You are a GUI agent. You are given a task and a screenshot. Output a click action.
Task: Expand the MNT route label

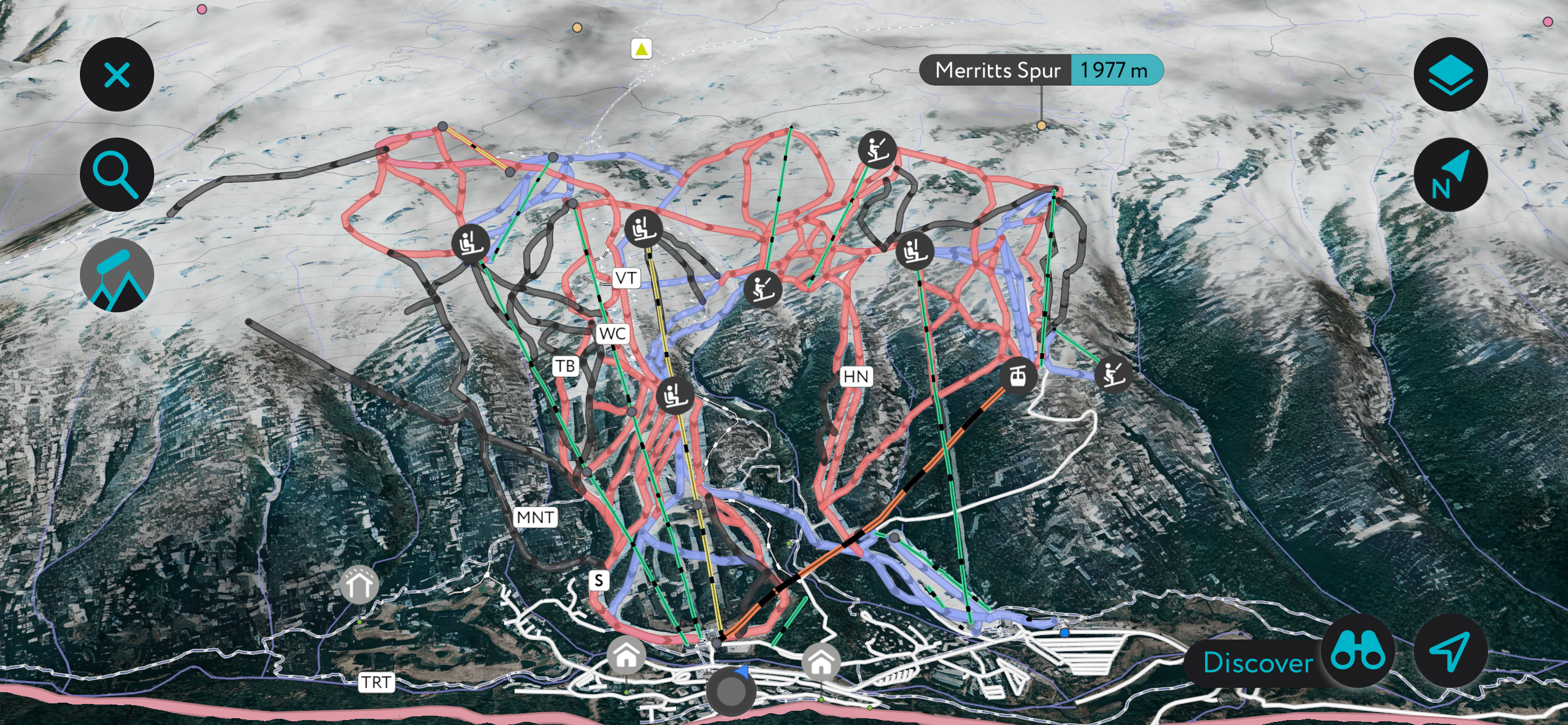pyautogui.click(x=536, y=518)
